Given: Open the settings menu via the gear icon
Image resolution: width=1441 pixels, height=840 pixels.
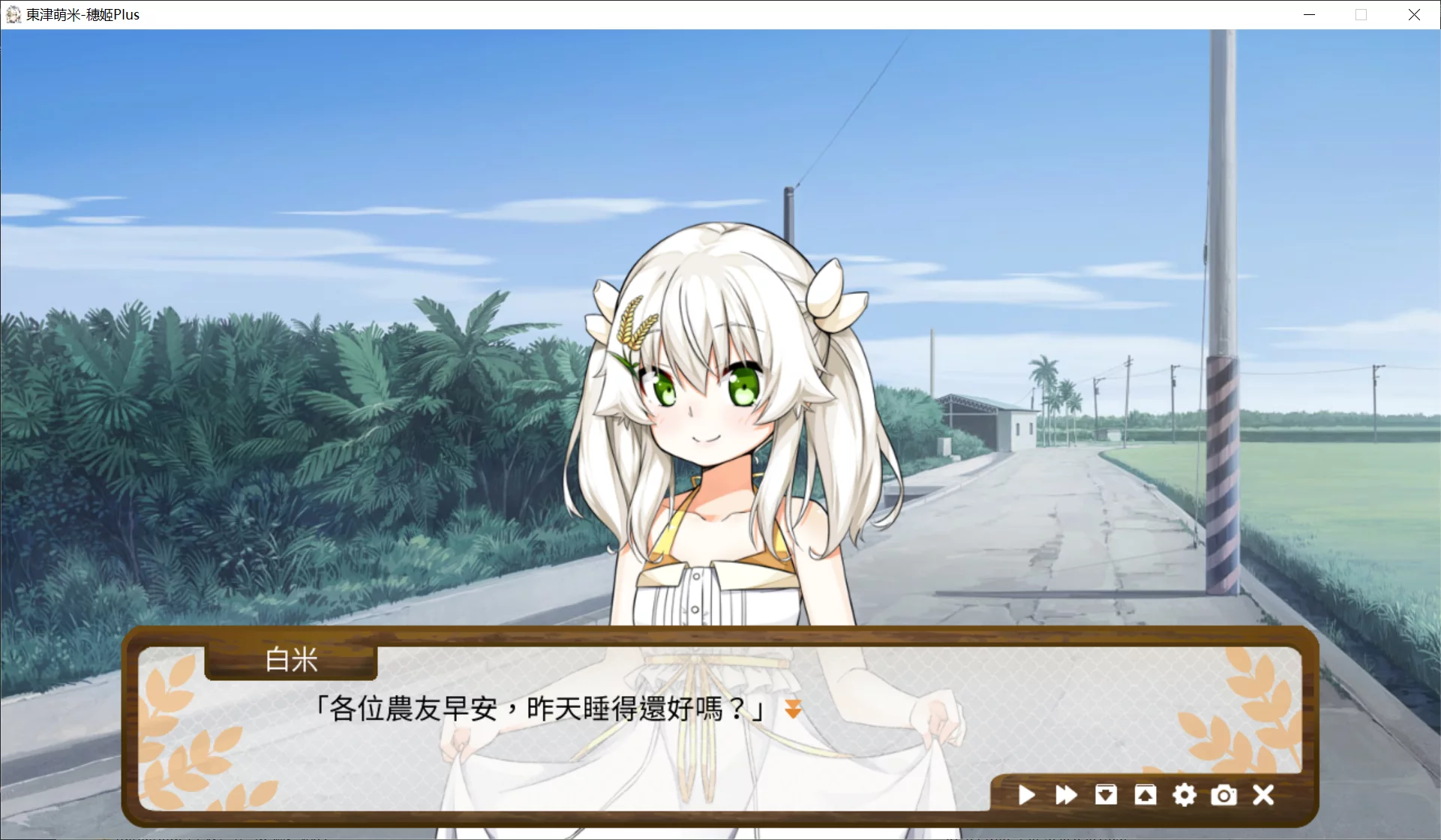Looking at the screenshot, I should click(1184, 795).
